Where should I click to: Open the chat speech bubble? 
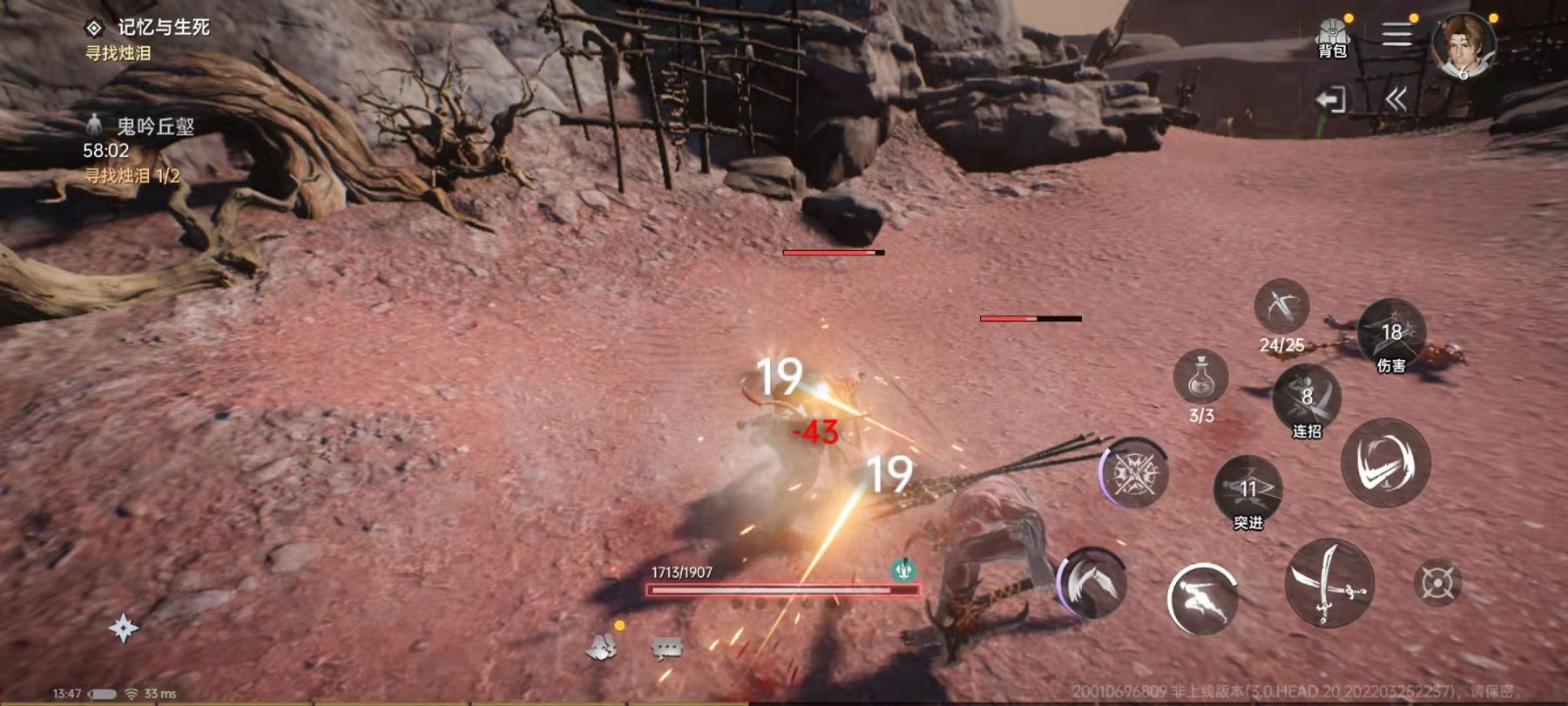(667, 648)
